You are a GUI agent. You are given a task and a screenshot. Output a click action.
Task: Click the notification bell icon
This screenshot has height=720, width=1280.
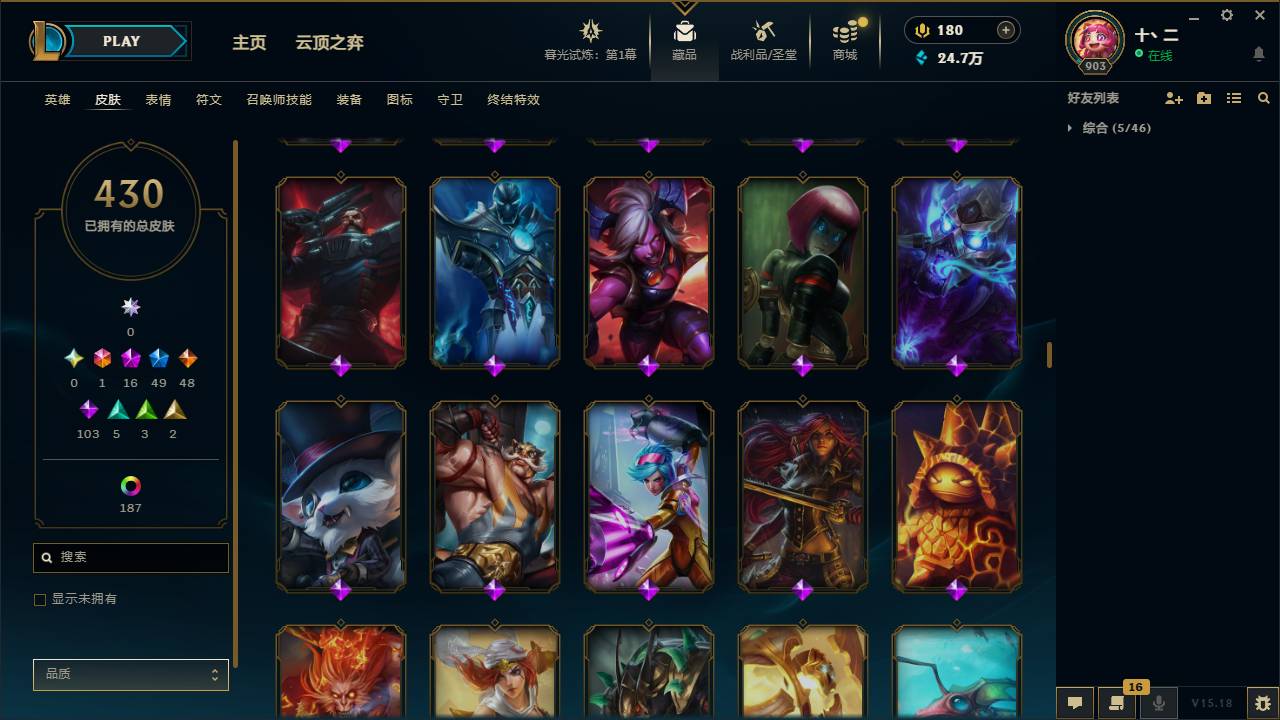click(1258, 52)
